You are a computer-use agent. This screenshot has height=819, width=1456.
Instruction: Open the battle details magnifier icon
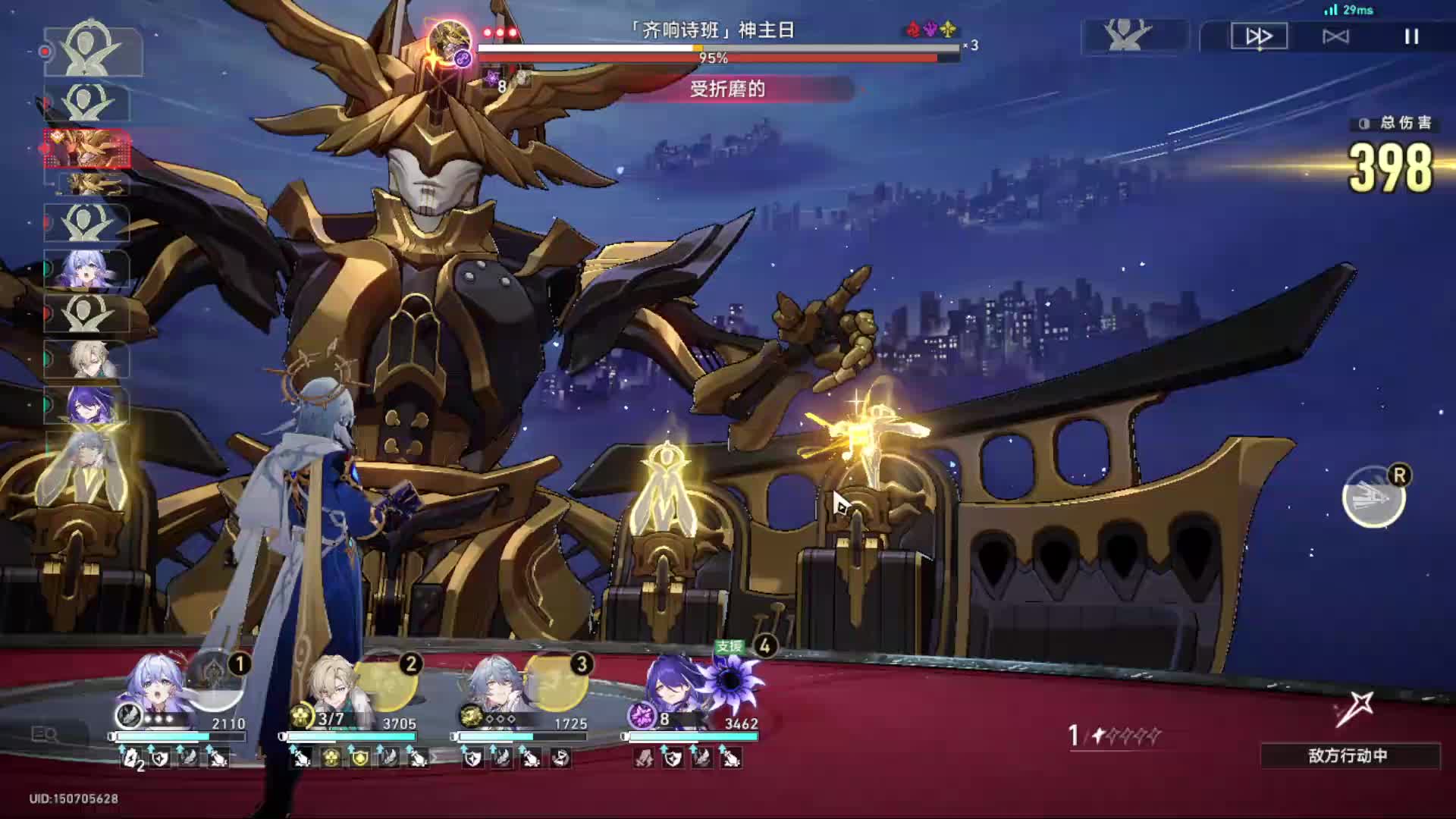coord(44,734)
